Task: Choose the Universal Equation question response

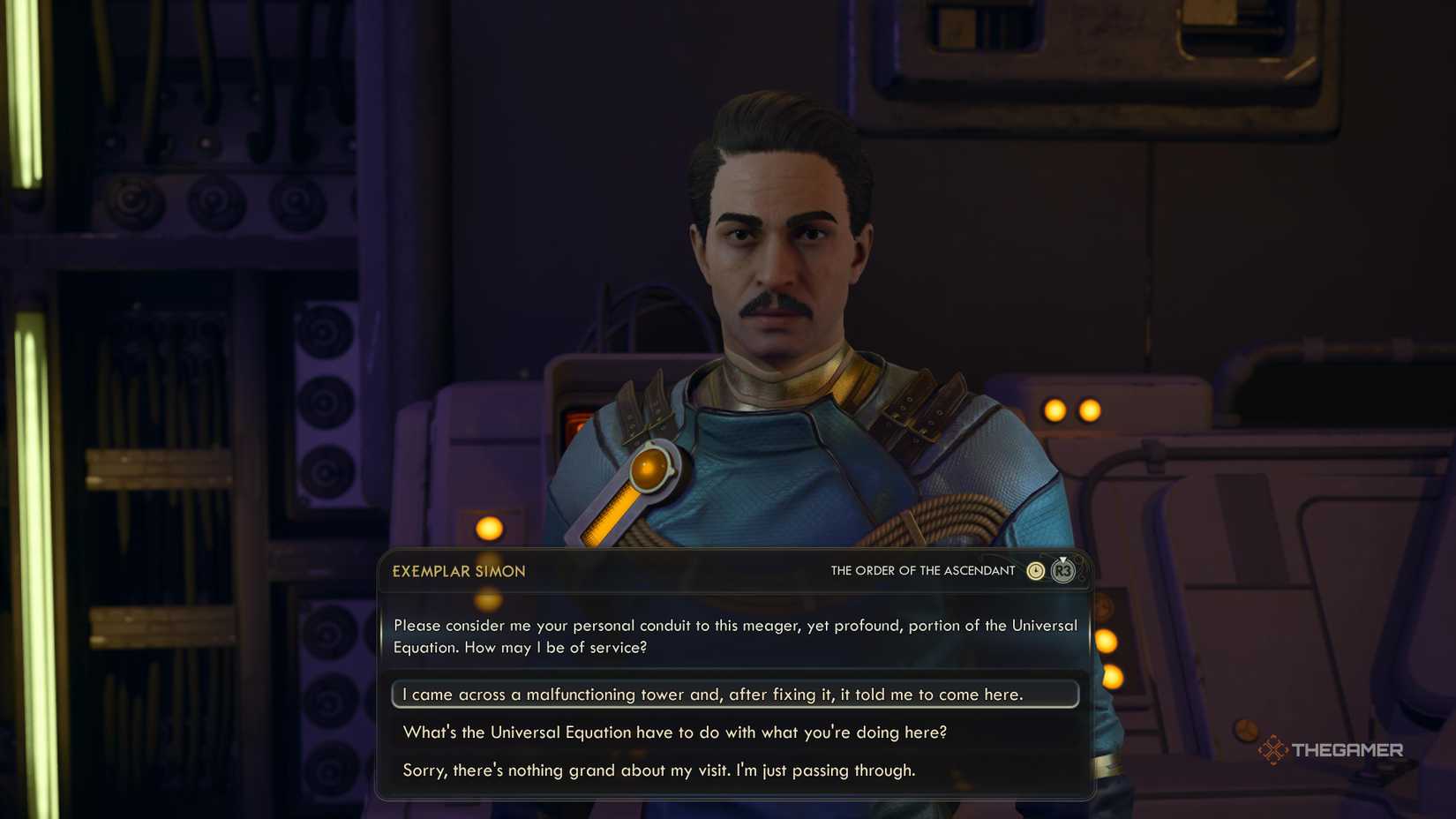Action: [675, 733]
